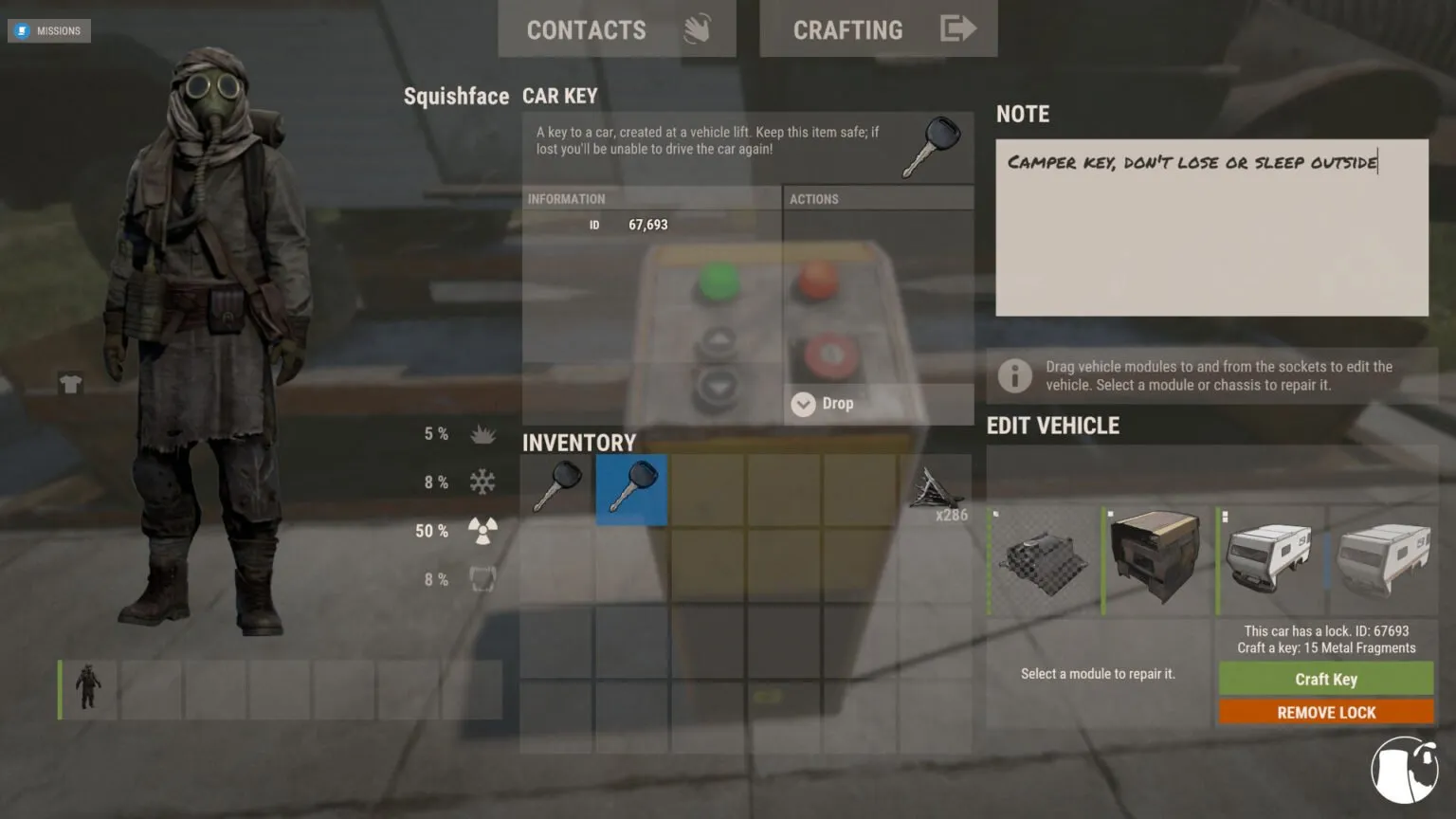The height and width of the screenshot is (819, 1456).
Task: Click the wetness status icon showing 8%
Action: pyautogui.click(x=482, y=578)
